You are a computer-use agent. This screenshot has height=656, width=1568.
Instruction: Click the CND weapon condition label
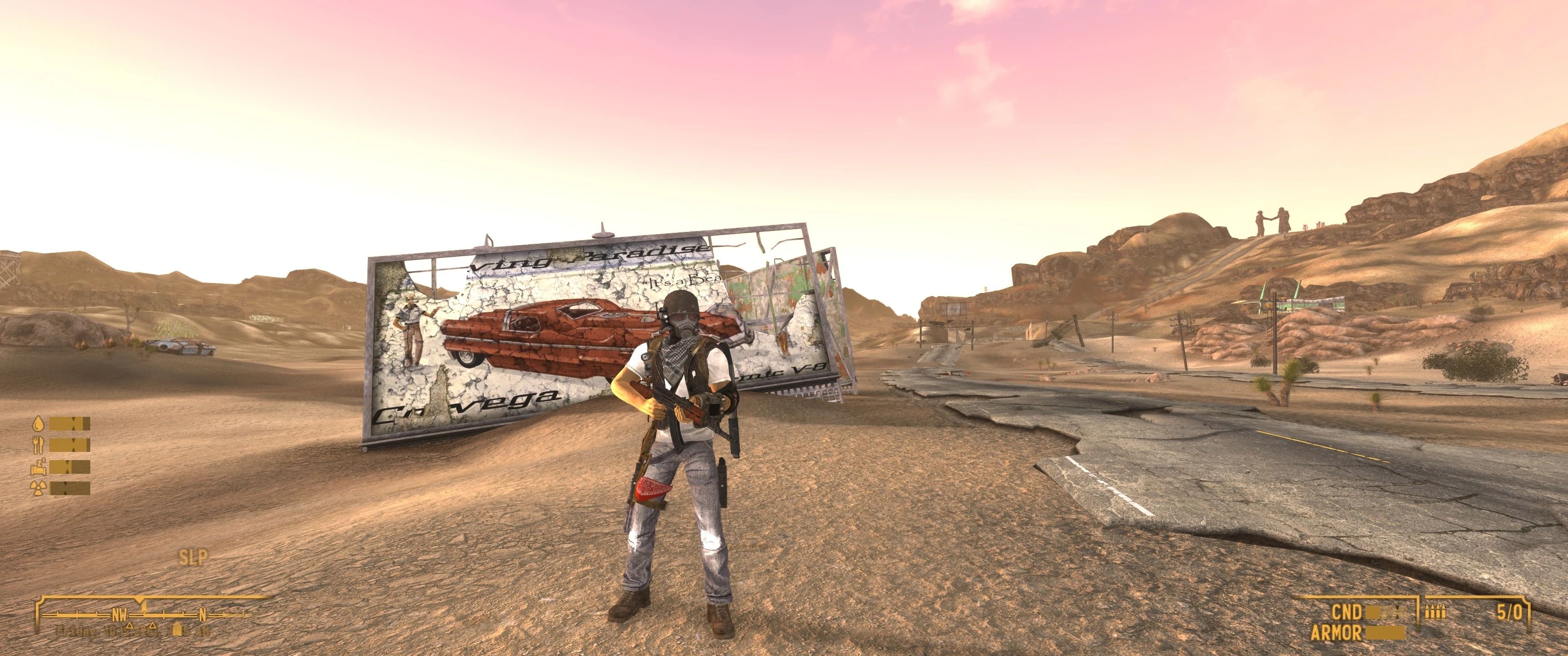(1346, 611)
